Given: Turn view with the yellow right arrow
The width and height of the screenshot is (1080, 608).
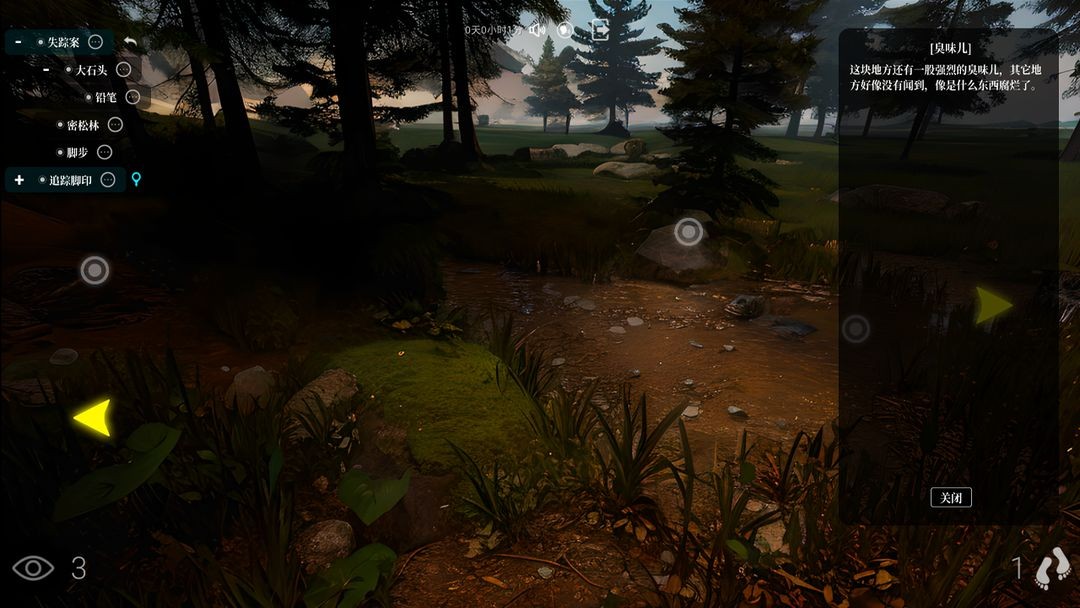Looking at the screenshot, I should pyautogui.click(x=993, y=305).
